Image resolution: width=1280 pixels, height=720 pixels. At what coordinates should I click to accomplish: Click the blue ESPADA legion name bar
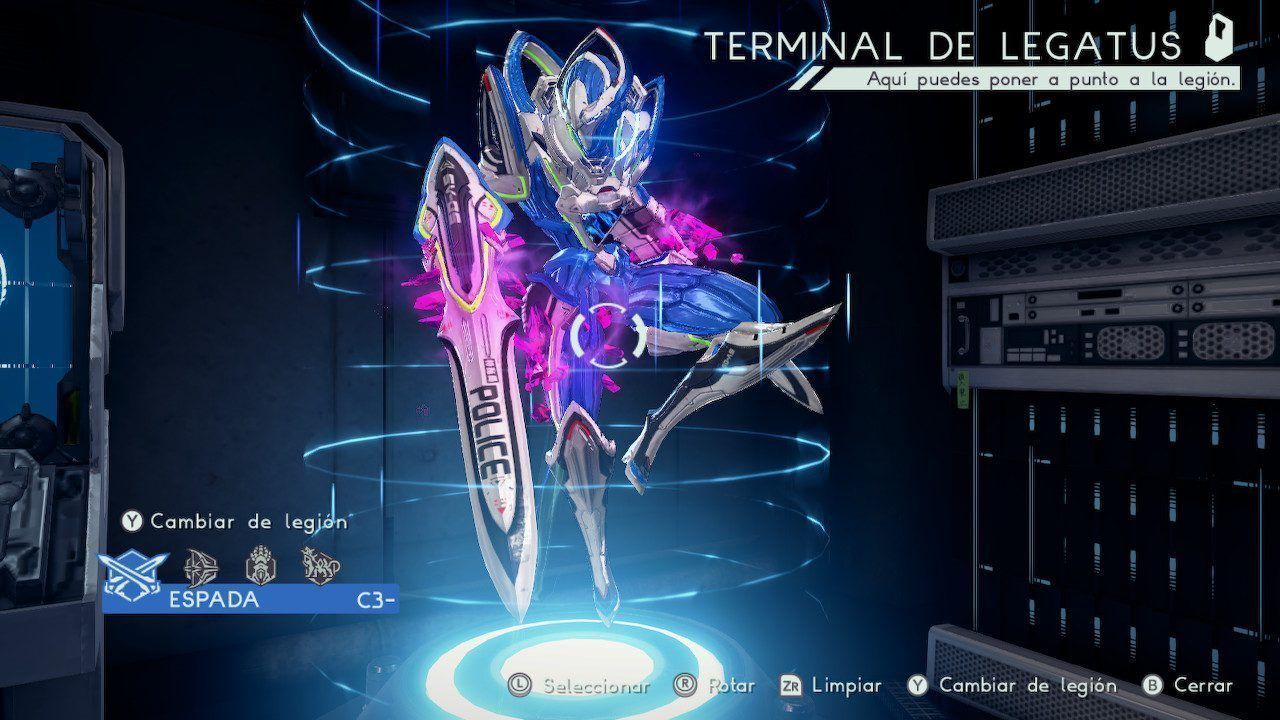click(250, 600)
